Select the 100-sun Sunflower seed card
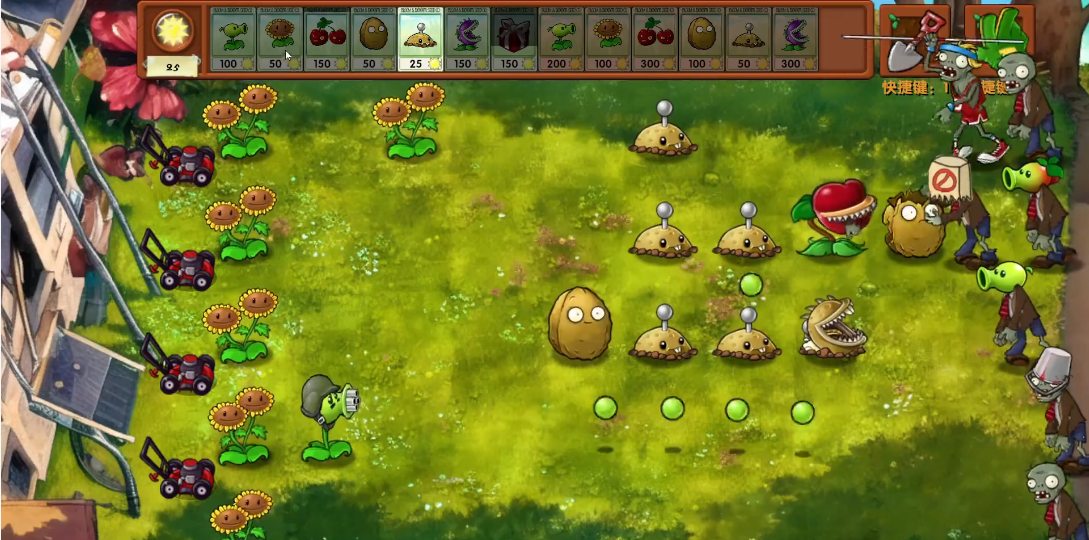 (608, 40)
